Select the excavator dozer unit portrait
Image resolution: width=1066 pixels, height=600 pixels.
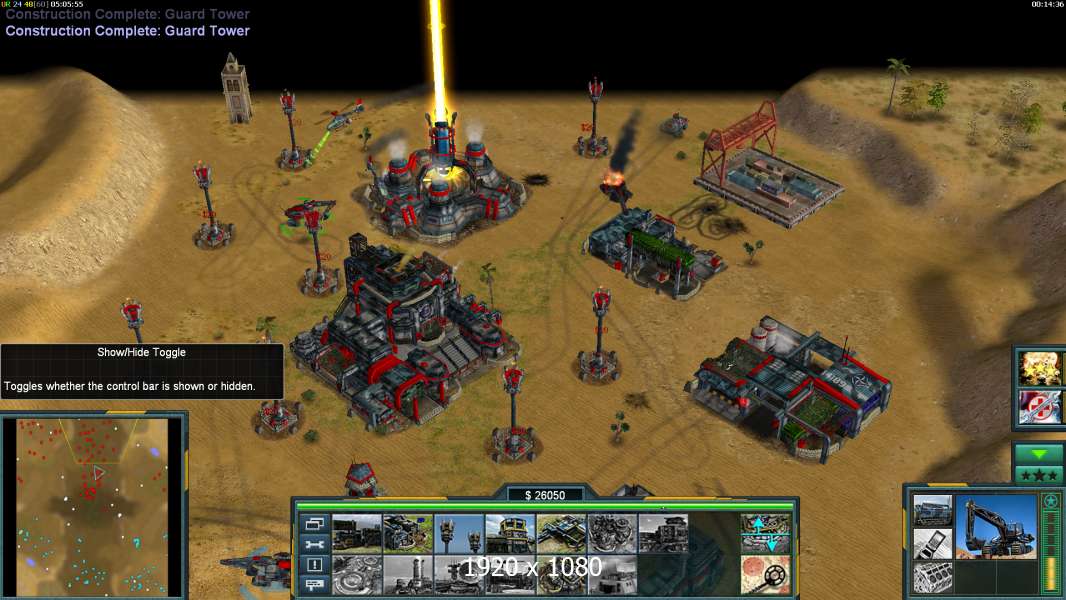click(995, 528)
